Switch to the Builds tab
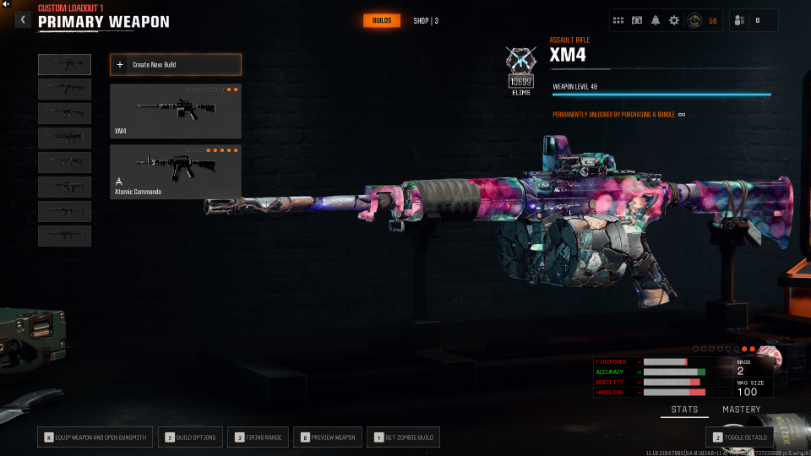The image size is (811, 456). point(381,20)
